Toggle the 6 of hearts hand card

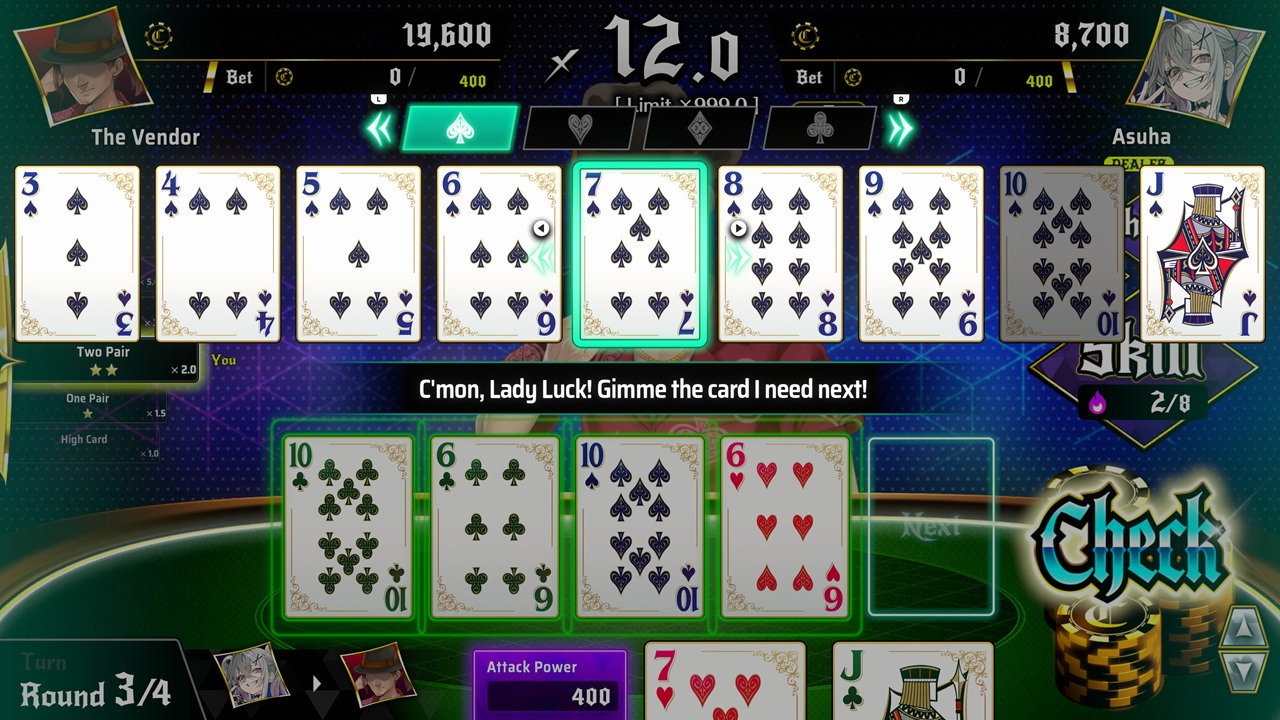coord(785,525)
